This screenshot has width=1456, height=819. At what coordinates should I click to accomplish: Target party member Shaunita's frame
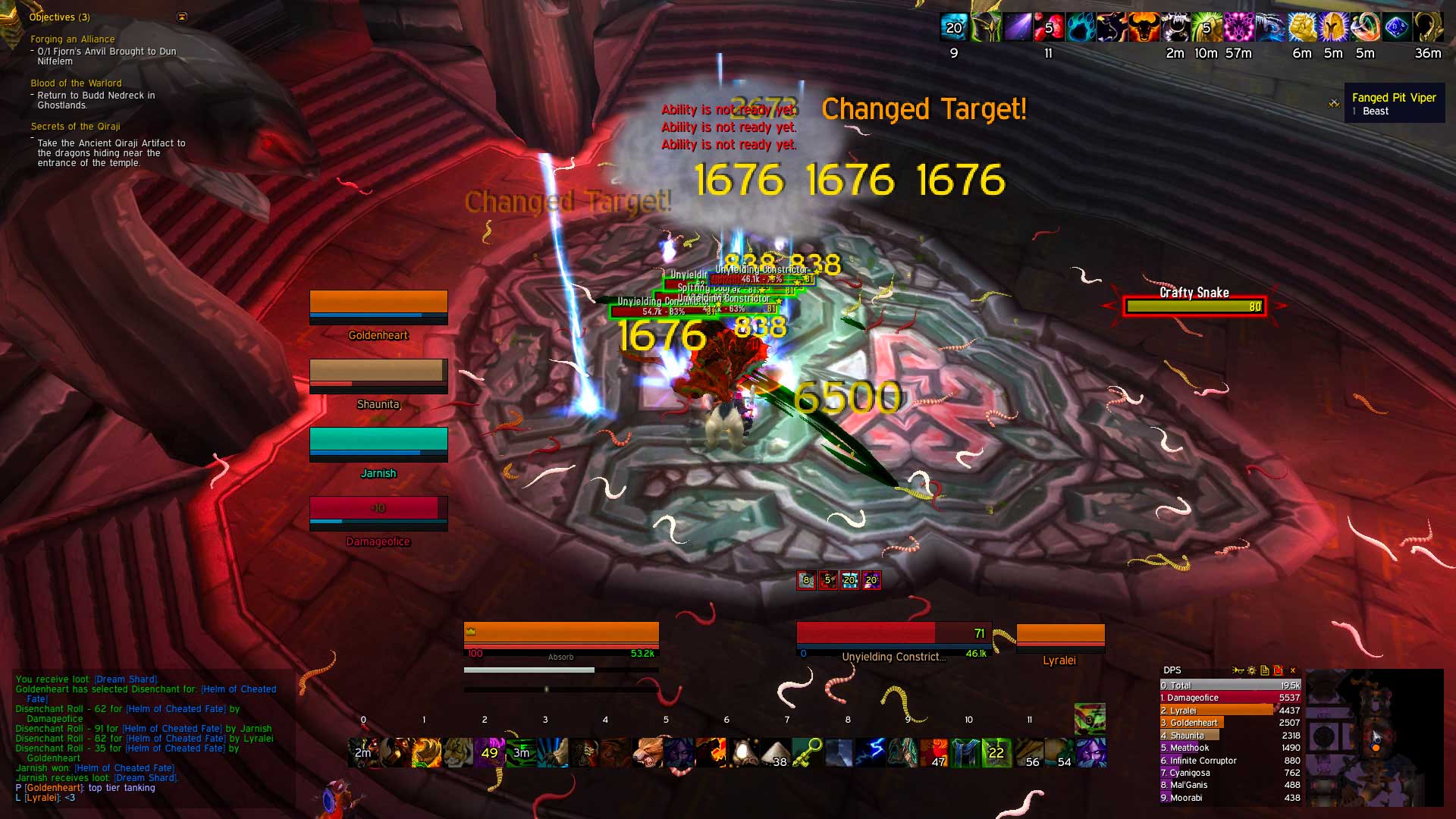(x=378, y=375)
